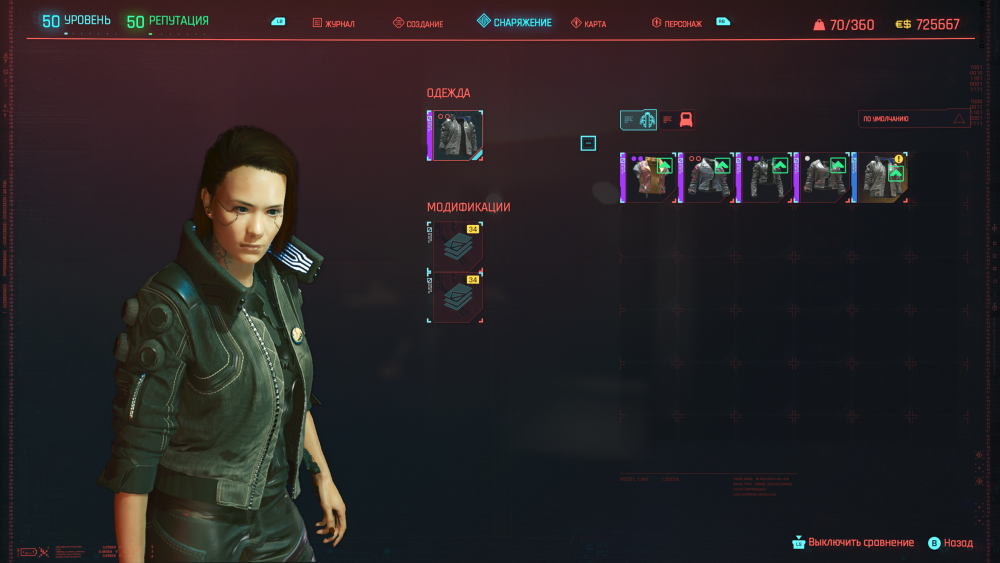Image resolution: width=1000 pixels, height=563 pixels.
Task: Choose the yellow and red jacket
Action: click(x=648, y=177)
